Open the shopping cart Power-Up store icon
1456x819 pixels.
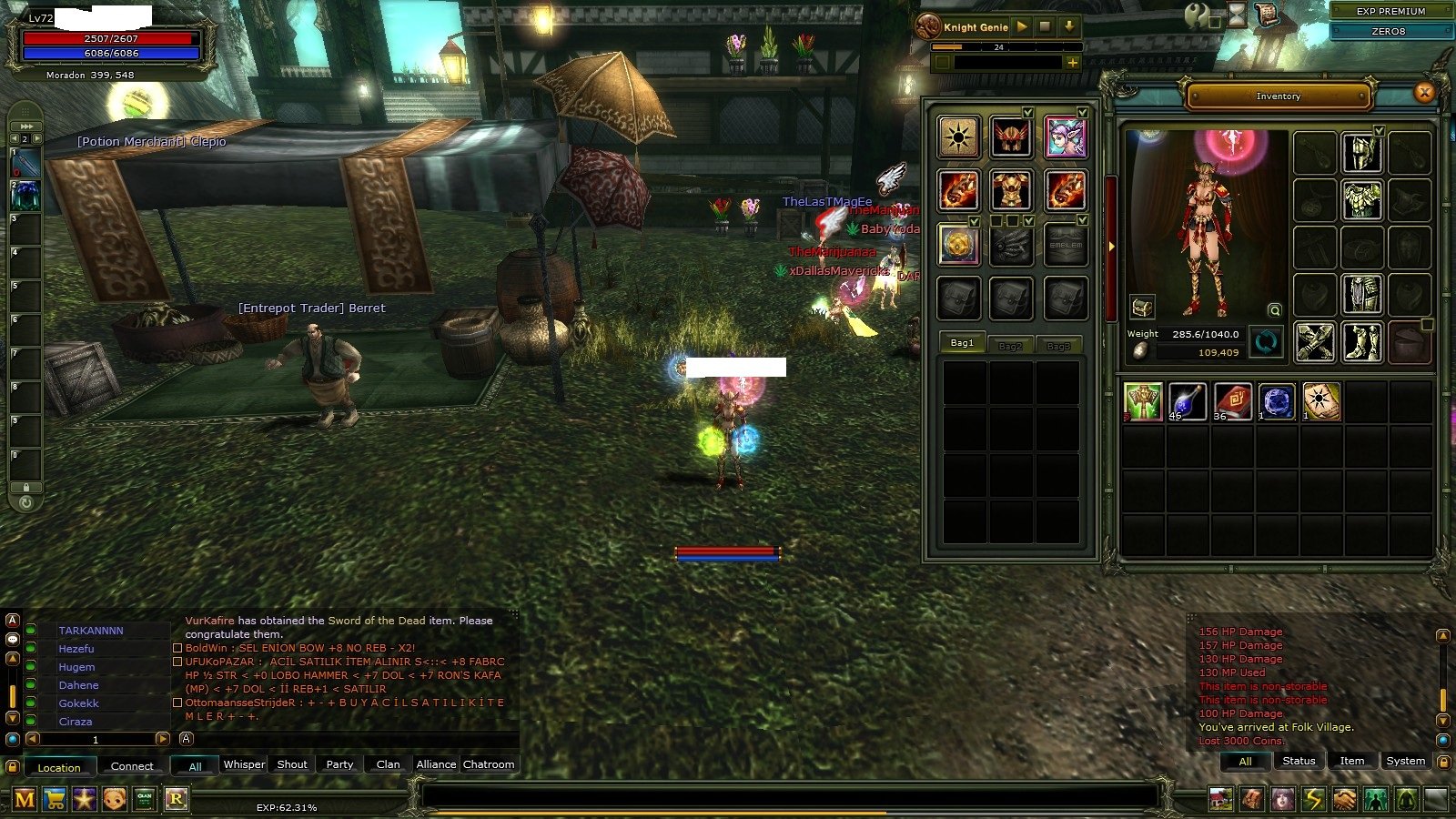tap(55, 800)
